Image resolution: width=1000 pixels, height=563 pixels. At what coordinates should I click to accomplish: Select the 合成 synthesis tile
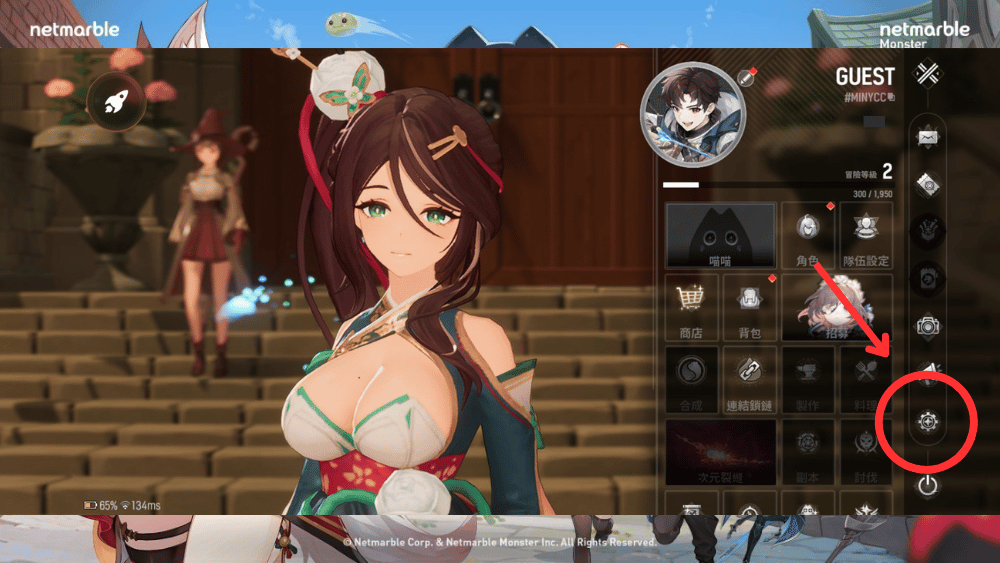click(x=690, y=379)
